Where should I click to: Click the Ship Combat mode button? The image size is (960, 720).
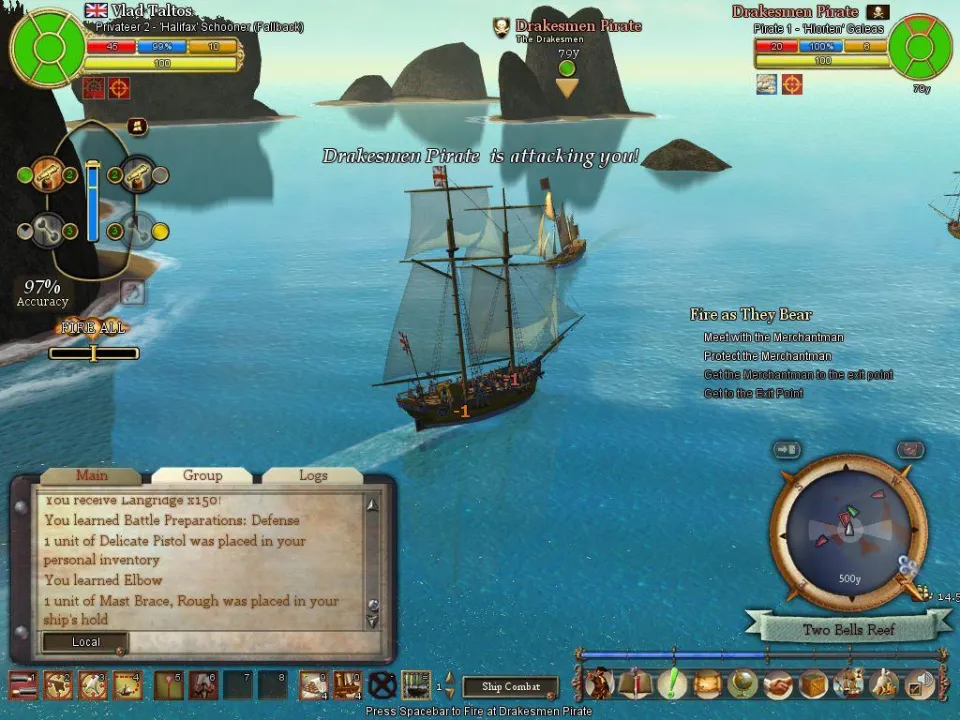[510, 687]
